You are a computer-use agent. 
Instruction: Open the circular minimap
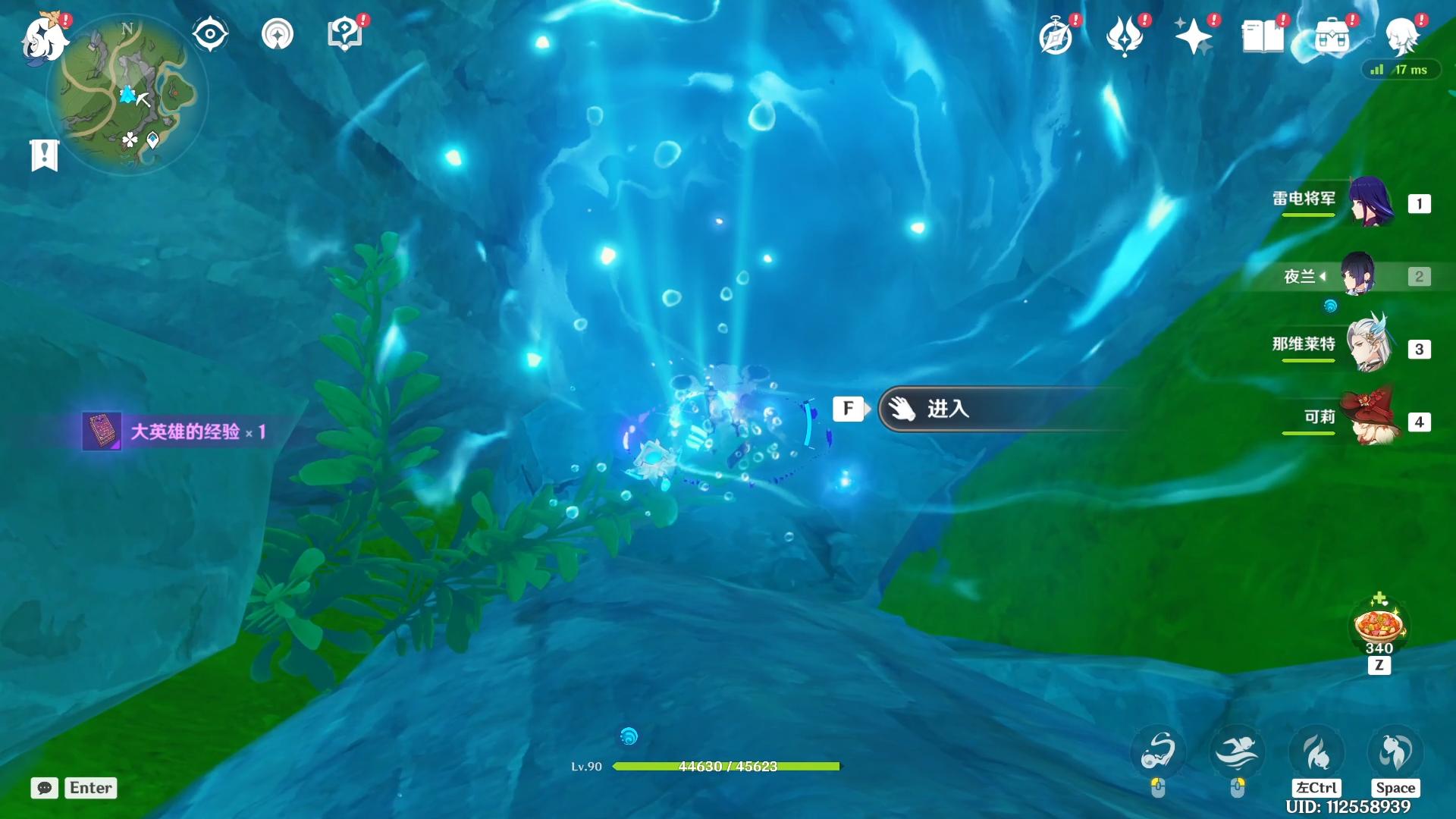127,95
